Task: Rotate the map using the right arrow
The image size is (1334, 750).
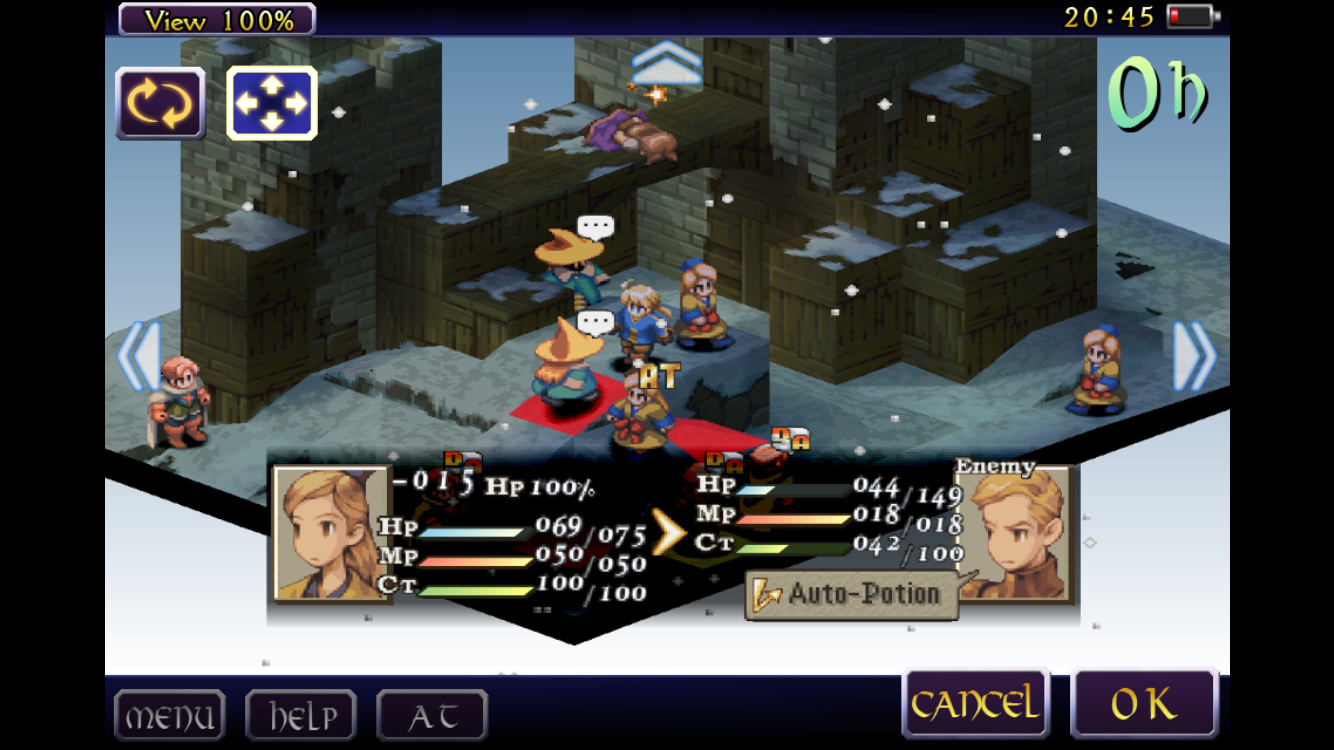Action: click(x=1194, y=356)
